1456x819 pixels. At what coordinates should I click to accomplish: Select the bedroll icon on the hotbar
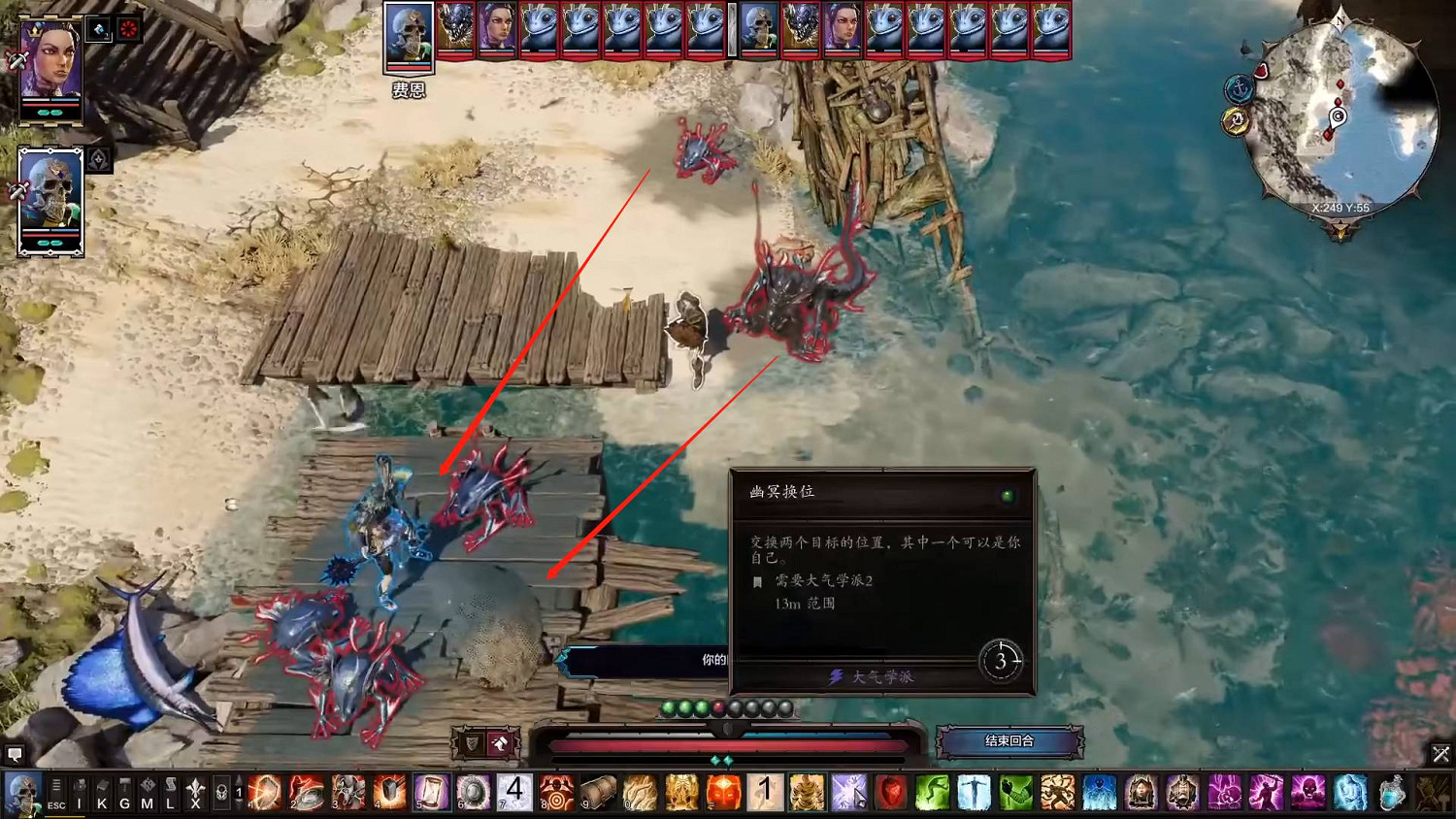[598, 791]
